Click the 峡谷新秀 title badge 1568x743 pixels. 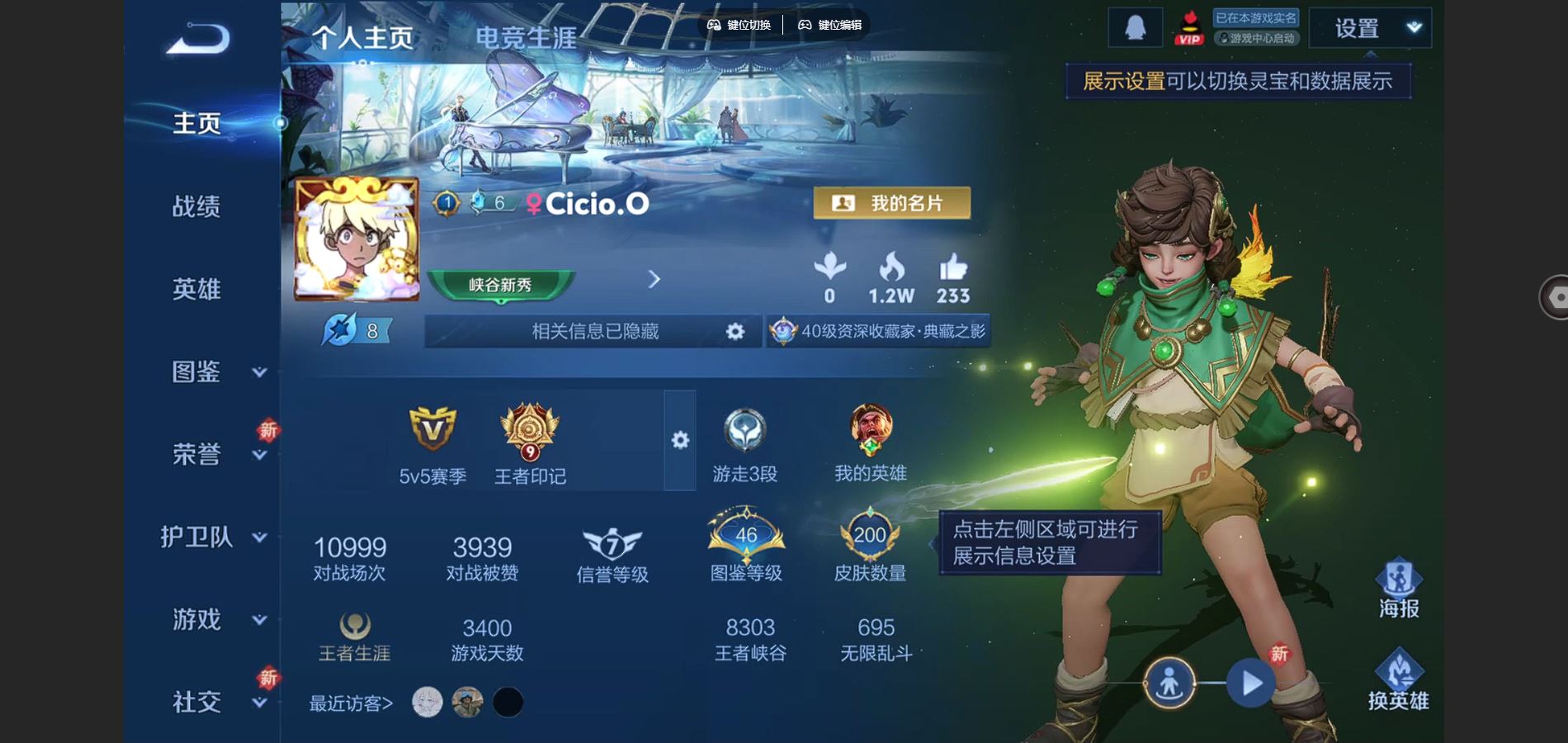tap(500, 286)
